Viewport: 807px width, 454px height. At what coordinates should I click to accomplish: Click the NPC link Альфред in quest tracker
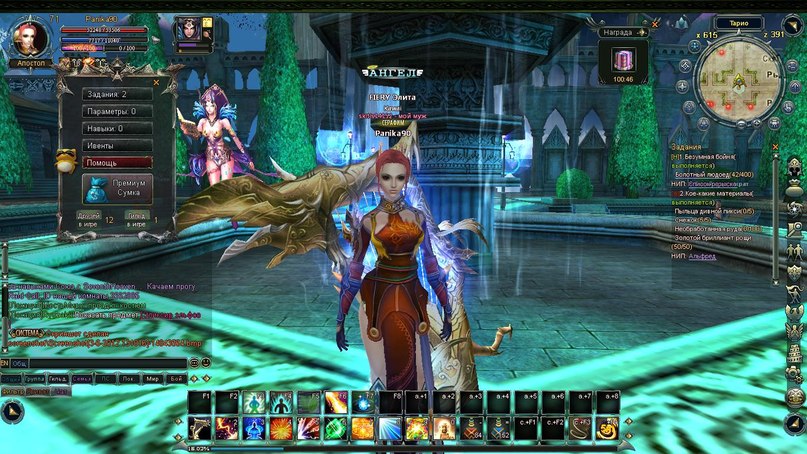(x=705, y=256)
